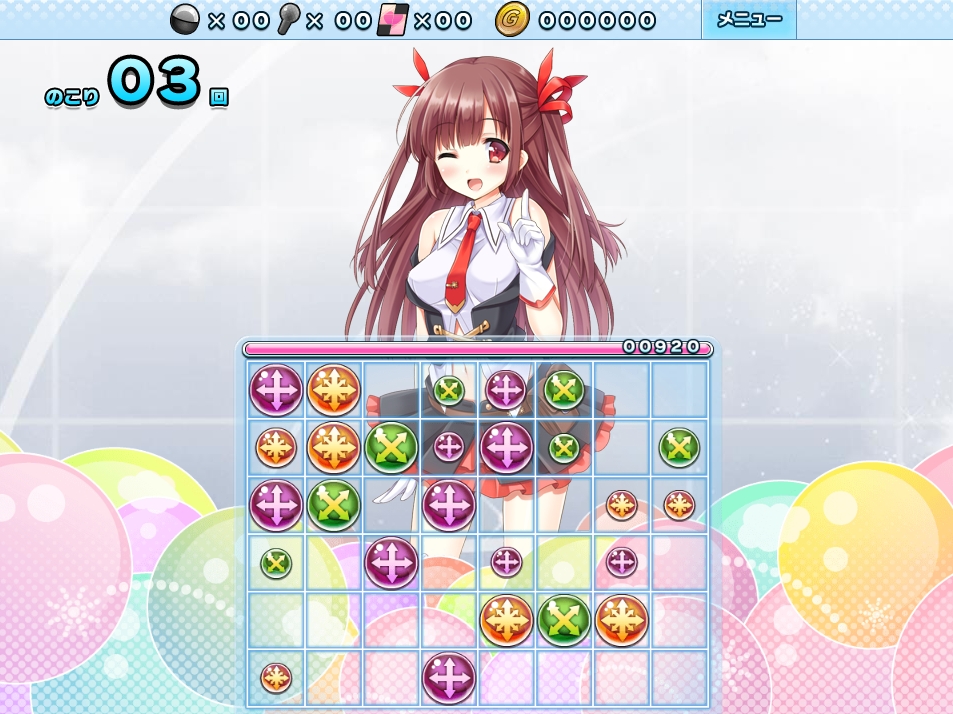This screenshot has width=953, height=714.
Task: Pick the large purple orb on the board's bottom row
Action: [x=449, y=677]
